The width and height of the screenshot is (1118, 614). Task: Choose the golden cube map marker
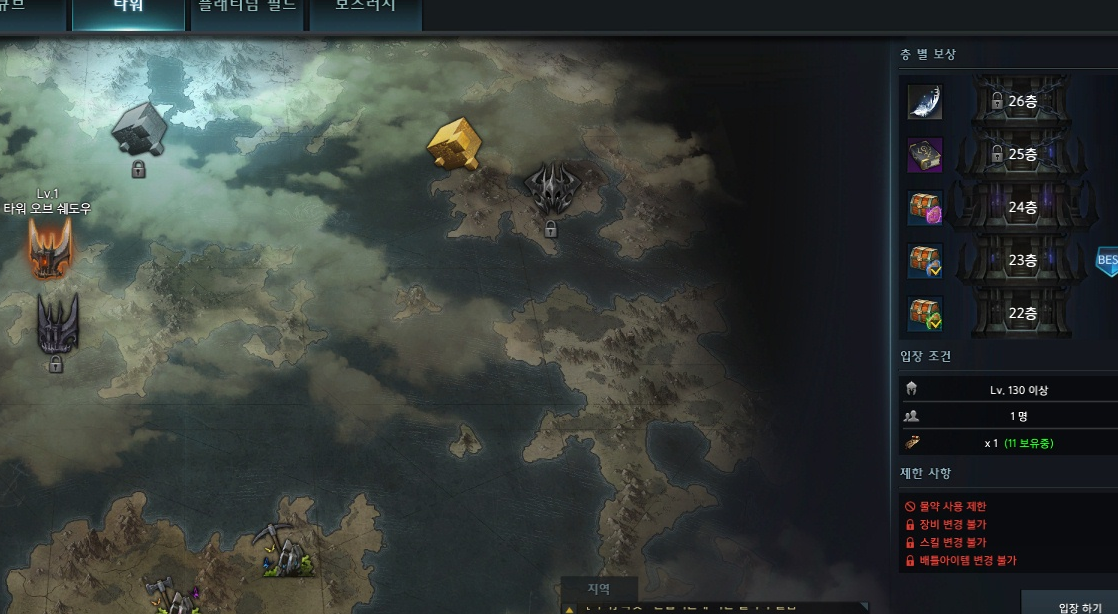(x=454, y=144)
